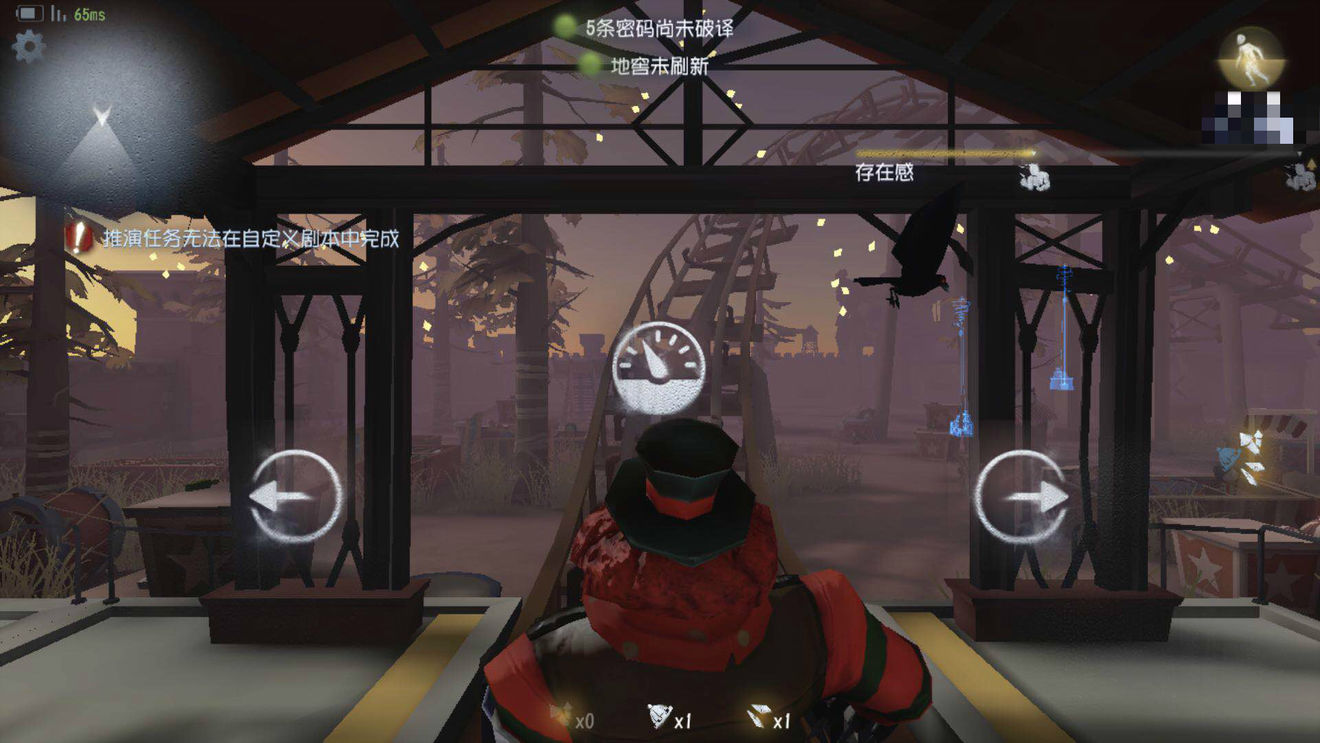This screenshot has width=1320, height=743.
Task: Tap the cipher machines remaining objective
Action: pyautogui.click(x=648, y=28)
